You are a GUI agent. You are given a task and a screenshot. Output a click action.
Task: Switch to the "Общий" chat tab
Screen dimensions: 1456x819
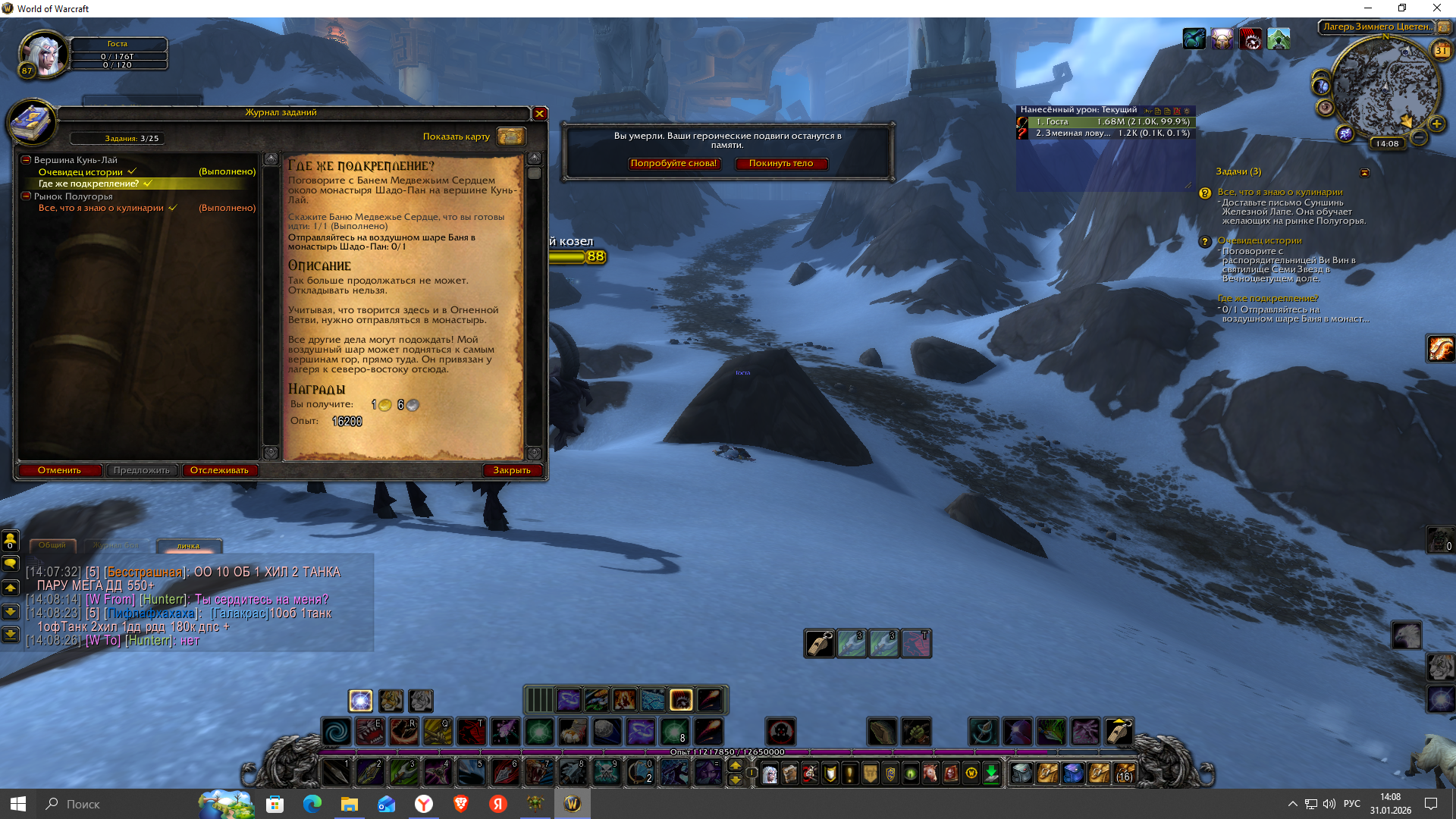pyautogui.click(x=52, y=545)
